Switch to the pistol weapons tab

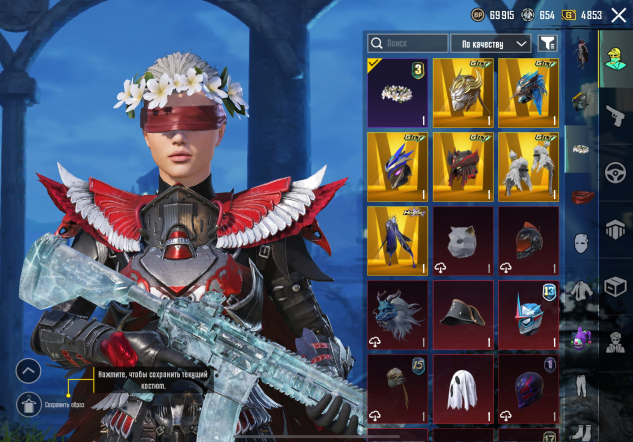point(615,113)
